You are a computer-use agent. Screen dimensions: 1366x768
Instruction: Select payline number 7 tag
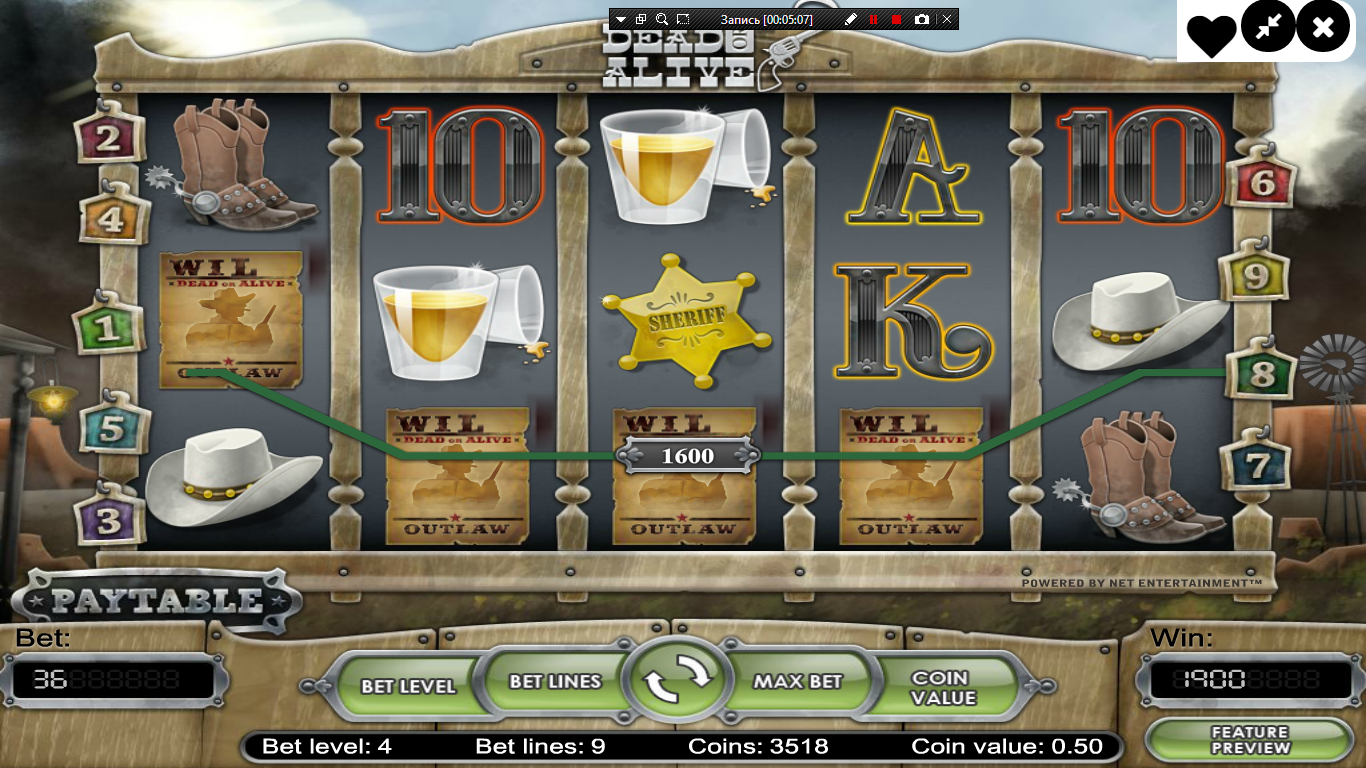click(x=1256, y=464)
